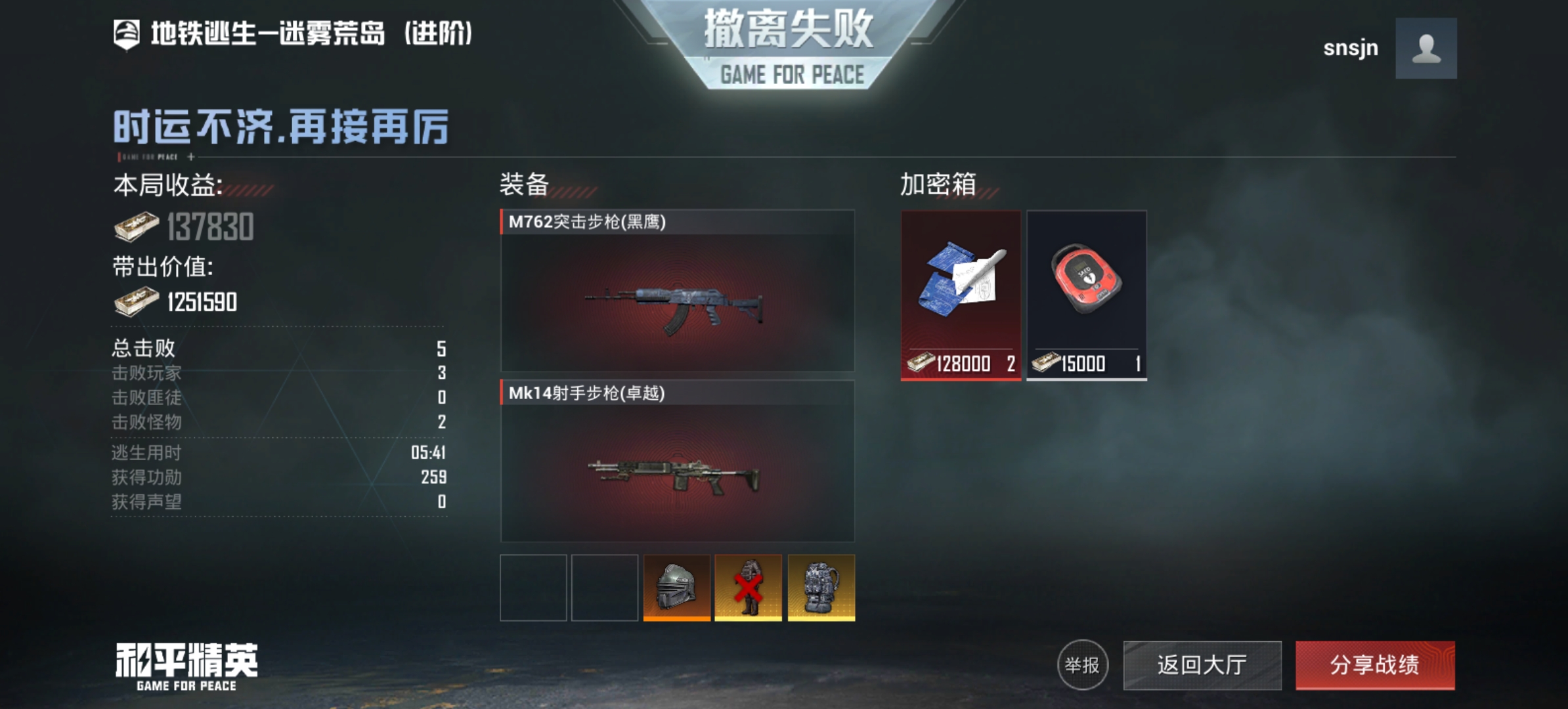
Task: Return to lobby via 返回大厅
Action: click(1202, 665)
